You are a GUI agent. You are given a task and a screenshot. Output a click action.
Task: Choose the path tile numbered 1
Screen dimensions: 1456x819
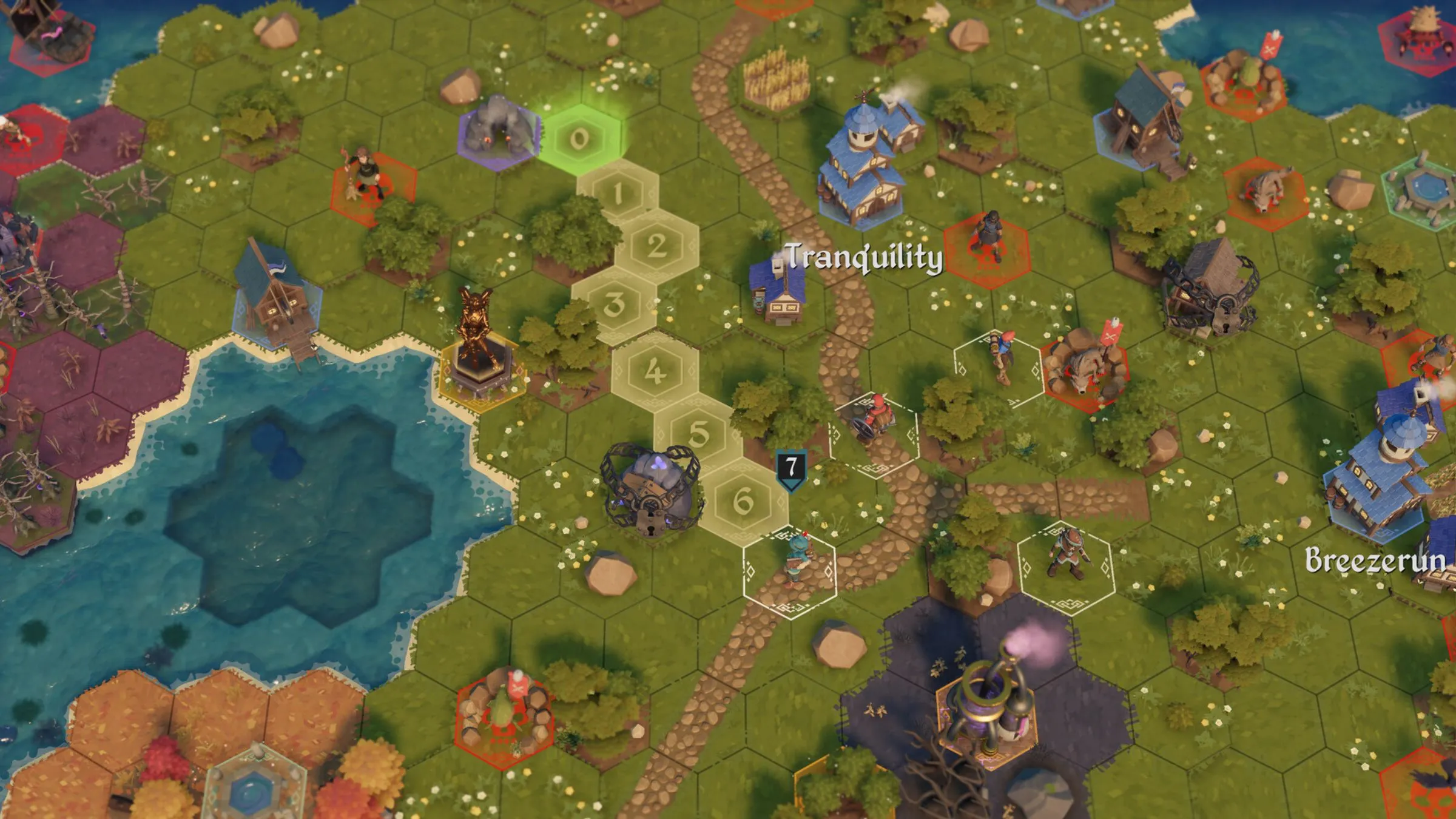(x=618, y=193)
